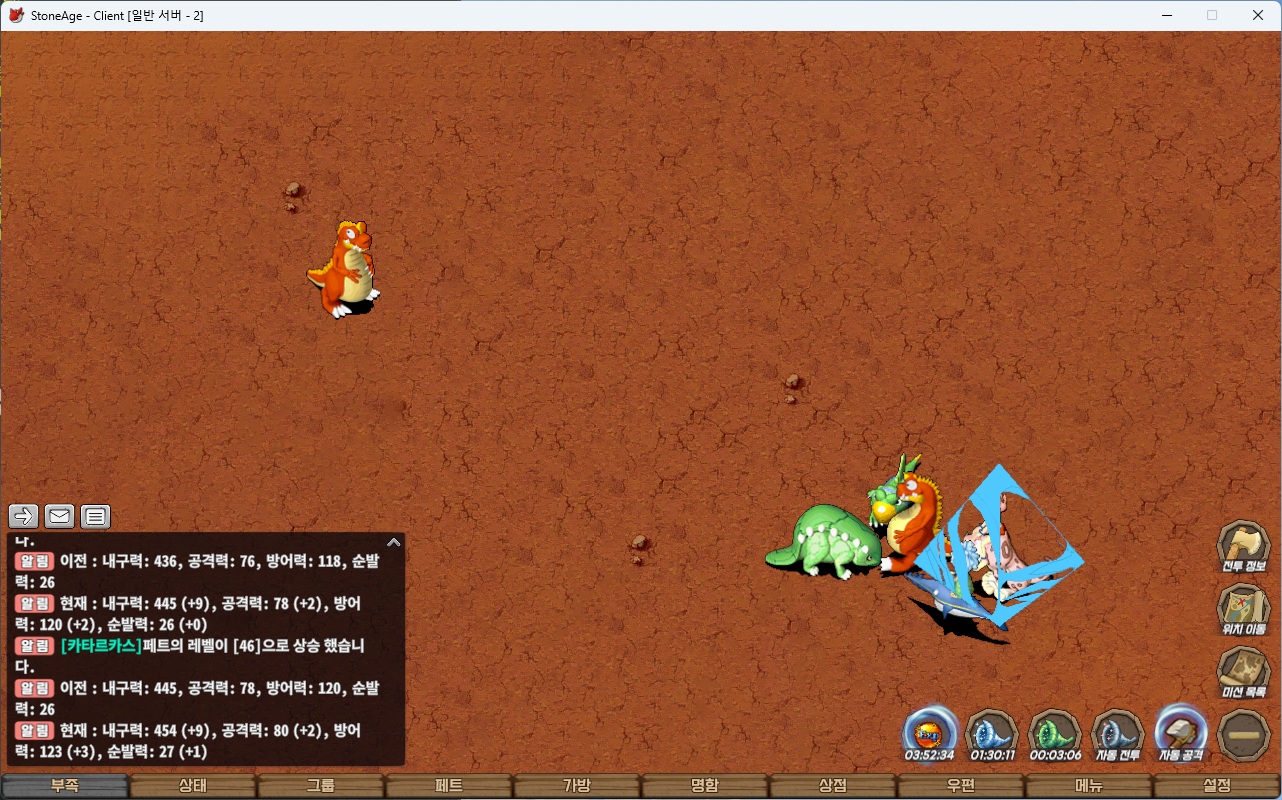
Task: Open 전투 정보 battle info axe icon
Action: pos(1243,547)
